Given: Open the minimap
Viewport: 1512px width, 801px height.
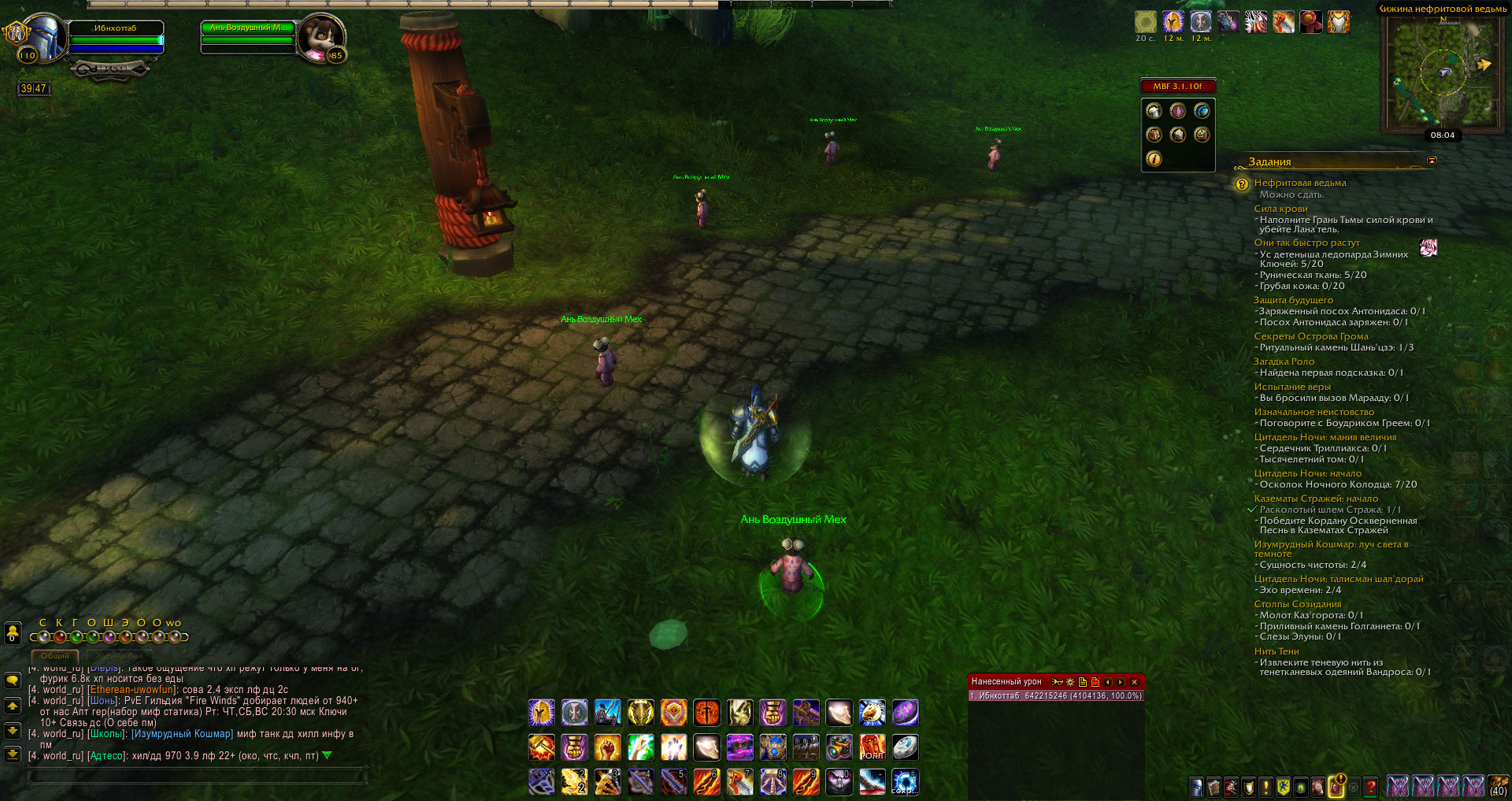Looking at the screenshot, I should (1443, 72).
